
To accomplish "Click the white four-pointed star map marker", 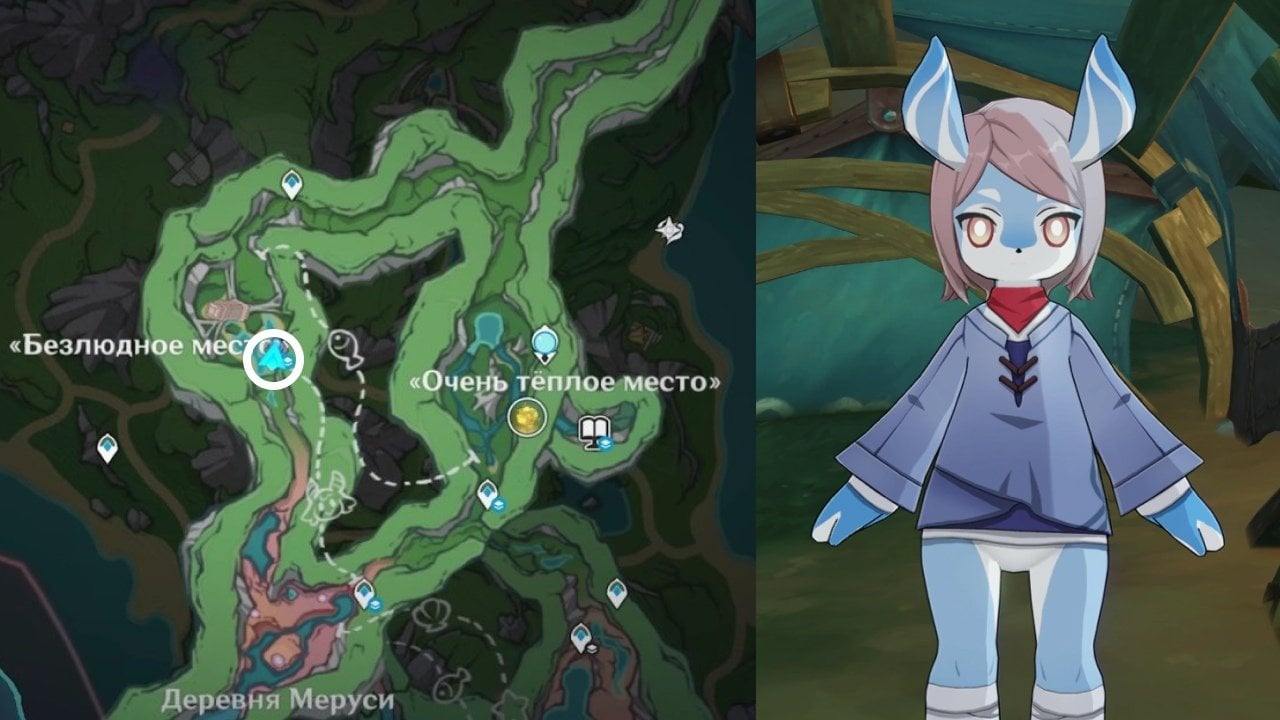I will [668, 230].
